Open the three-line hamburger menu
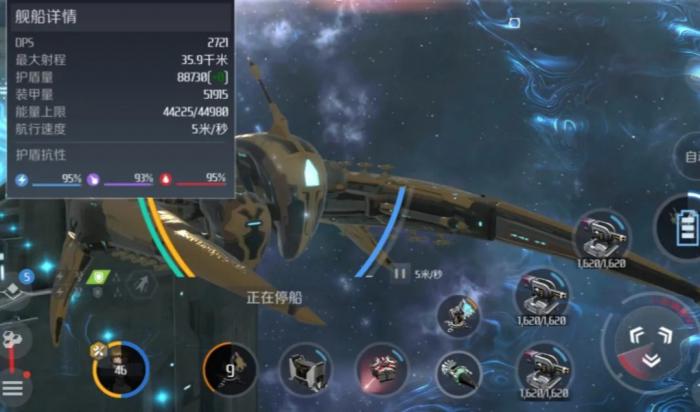The image size is (700, 412). click(12, 387)
